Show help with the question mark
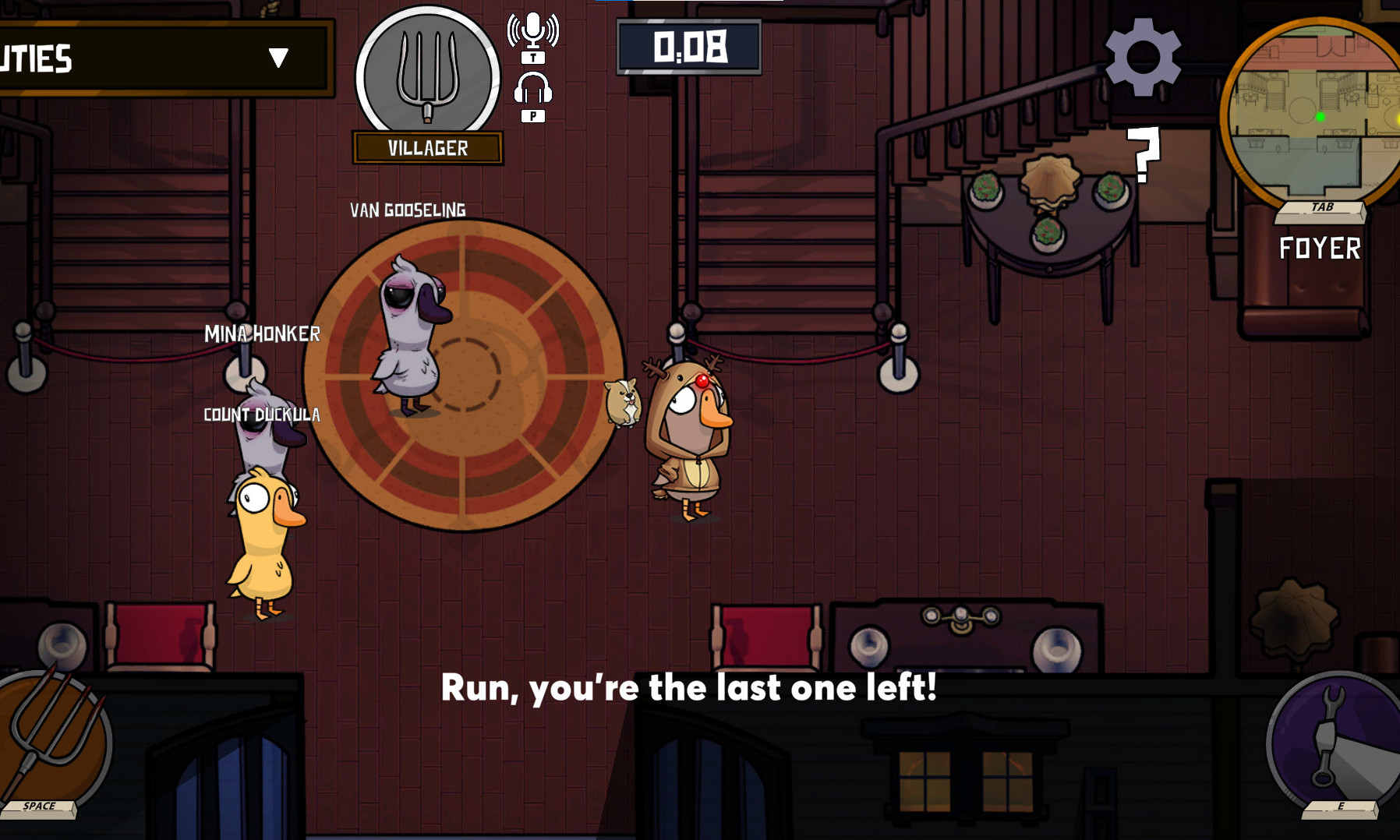 click(1144, 155)
